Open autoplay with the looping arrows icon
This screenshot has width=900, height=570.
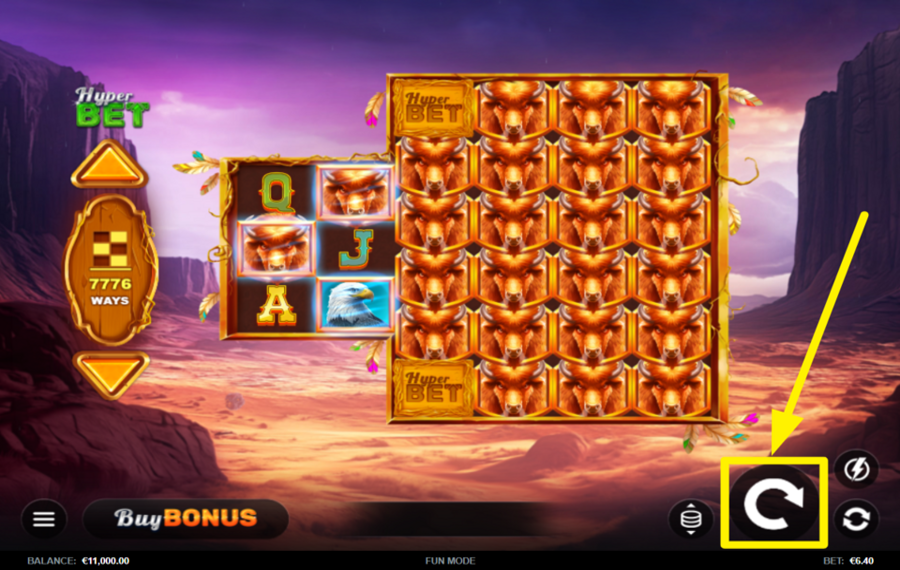[x=856, y=519]
